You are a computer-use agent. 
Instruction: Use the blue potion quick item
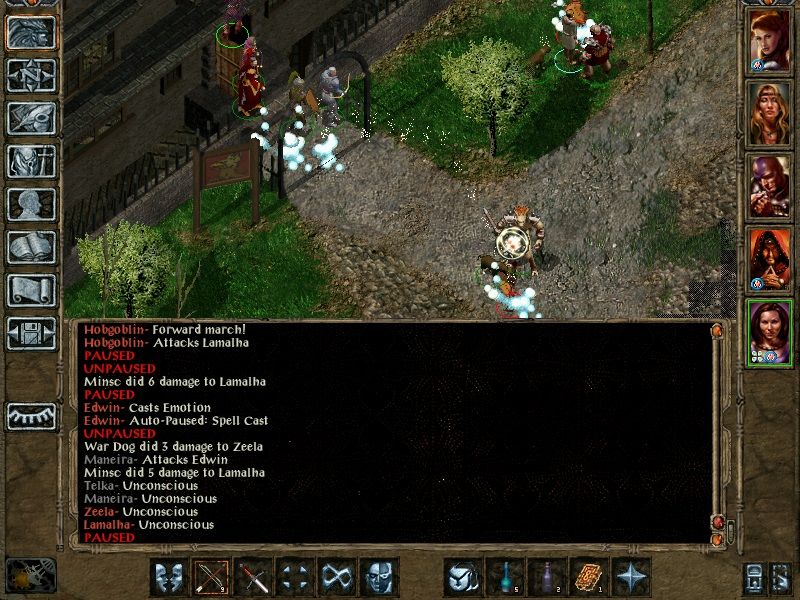click(507, 577)
